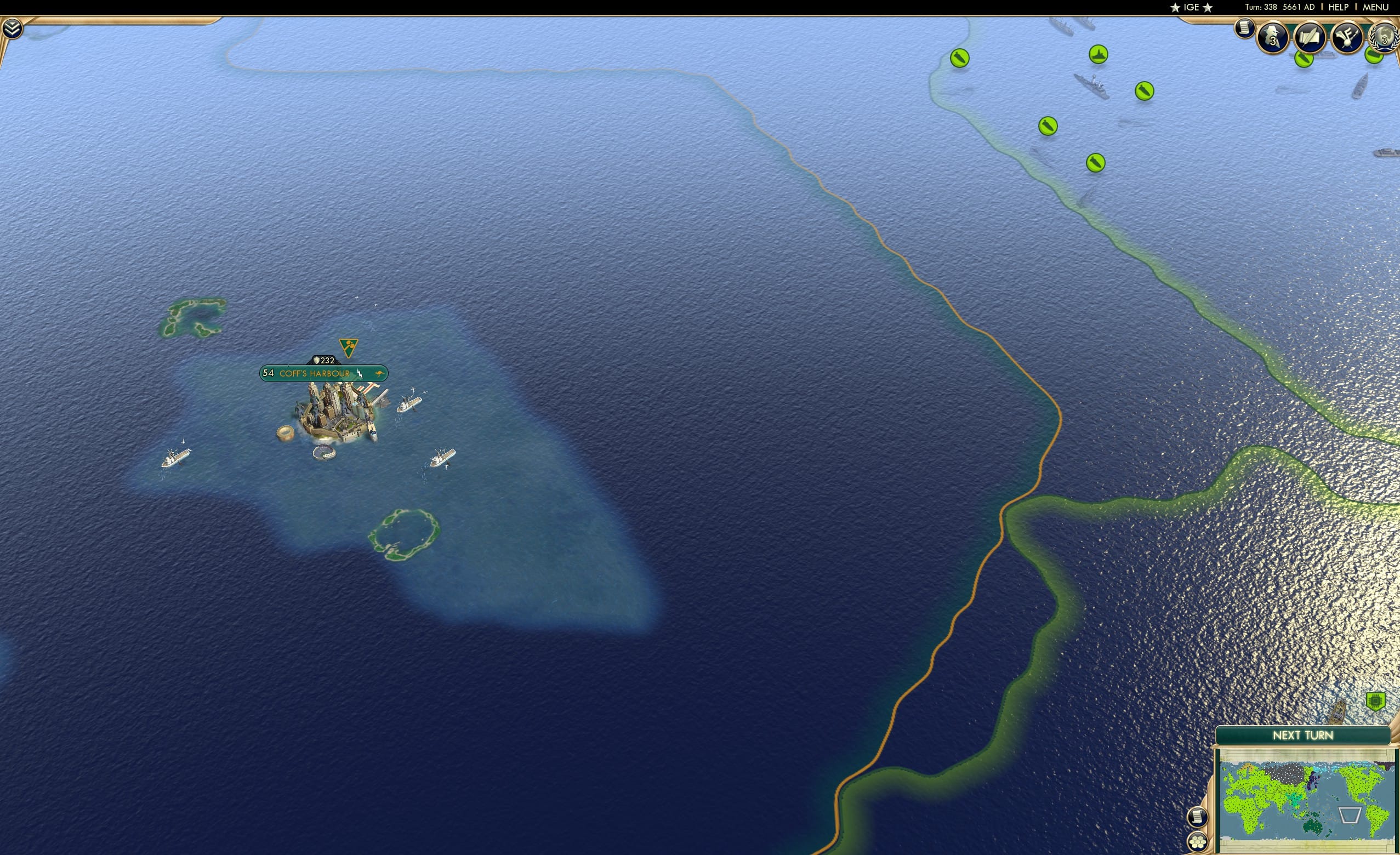The image size is (1400, 855).
Task: Click the kangaroo civ icon on city banner
Action: [380, 373]
